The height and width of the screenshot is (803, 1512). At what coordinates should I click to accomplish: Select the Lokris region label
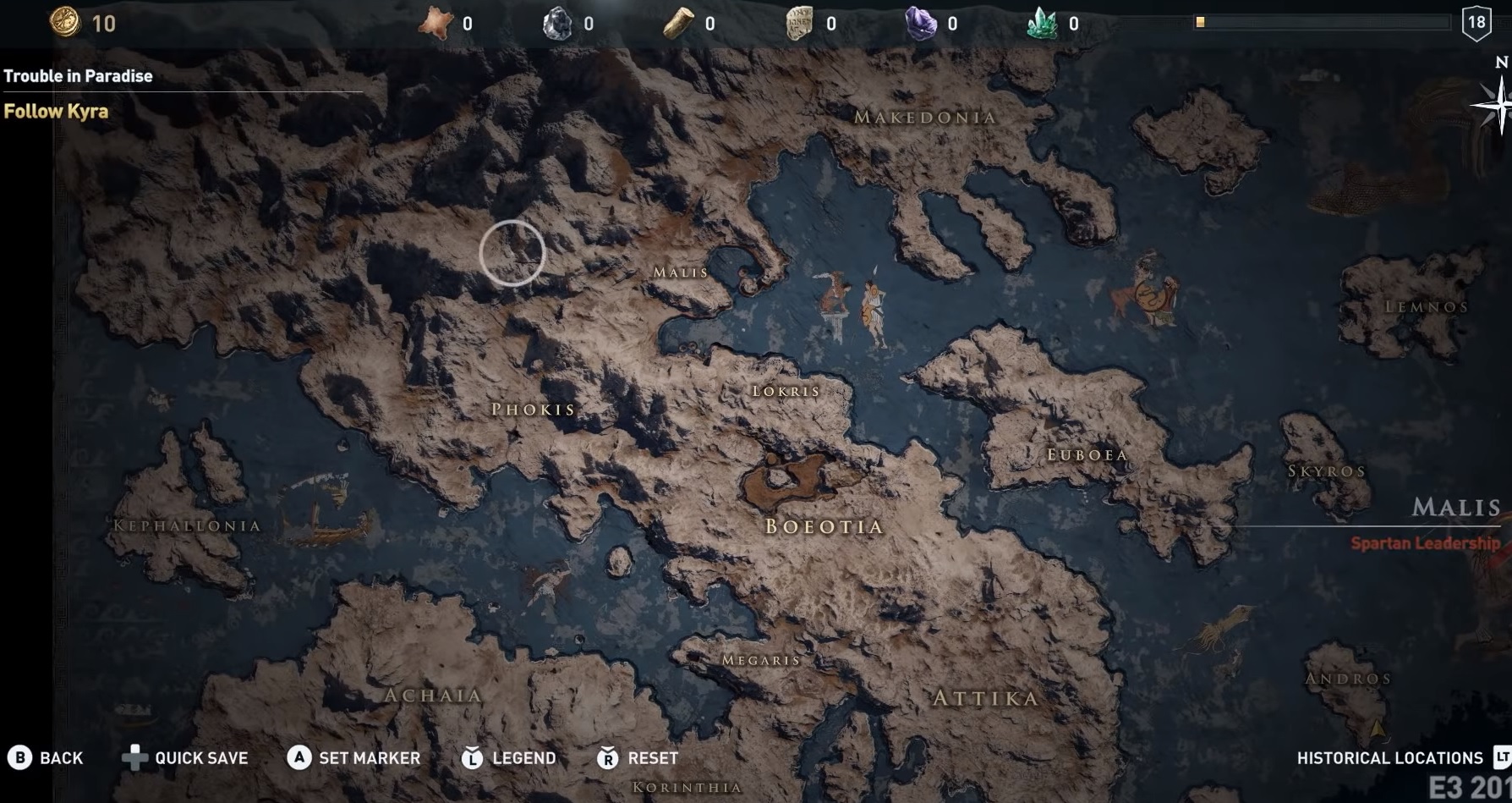[786, 391]
